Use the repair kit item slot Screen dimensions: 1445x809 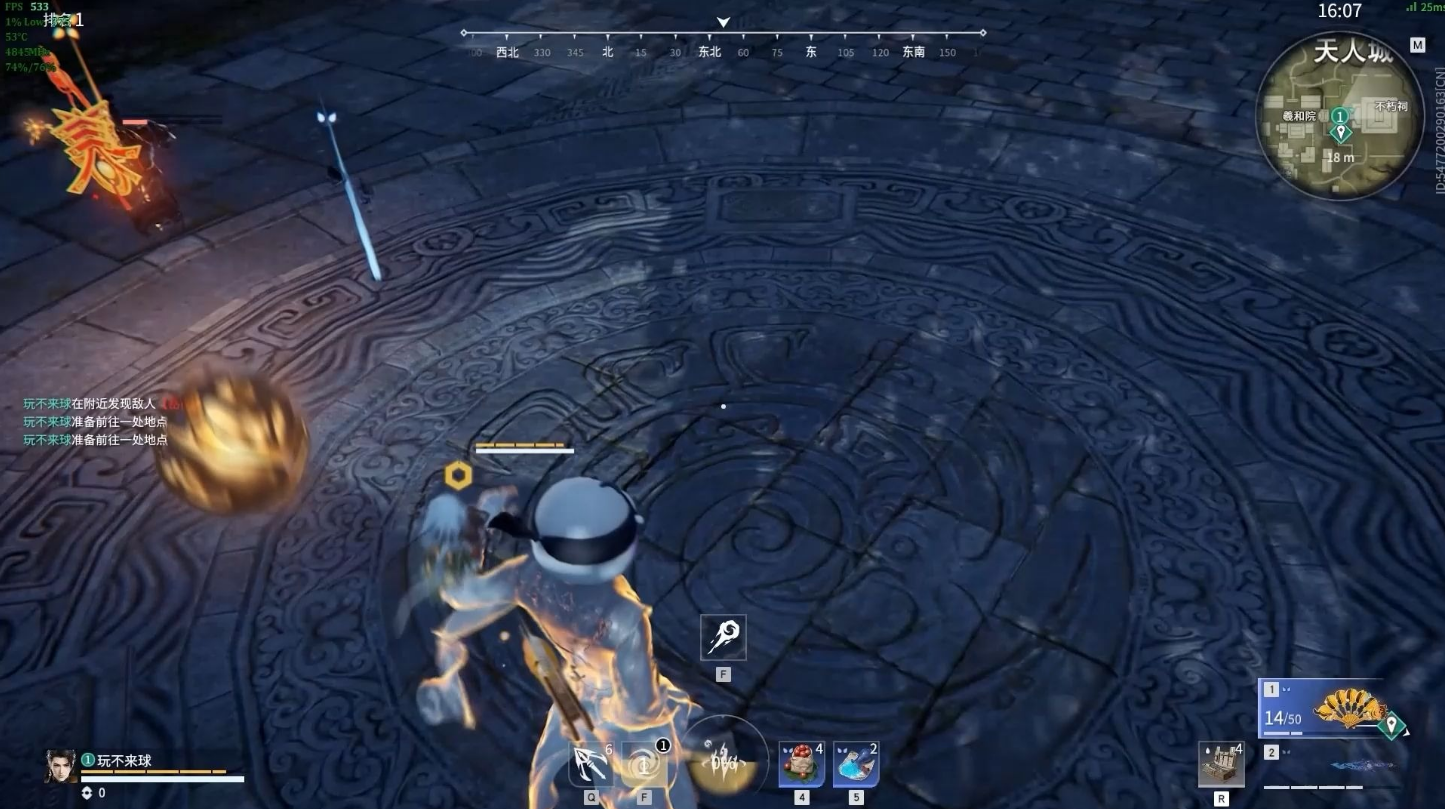[1221, 766]
